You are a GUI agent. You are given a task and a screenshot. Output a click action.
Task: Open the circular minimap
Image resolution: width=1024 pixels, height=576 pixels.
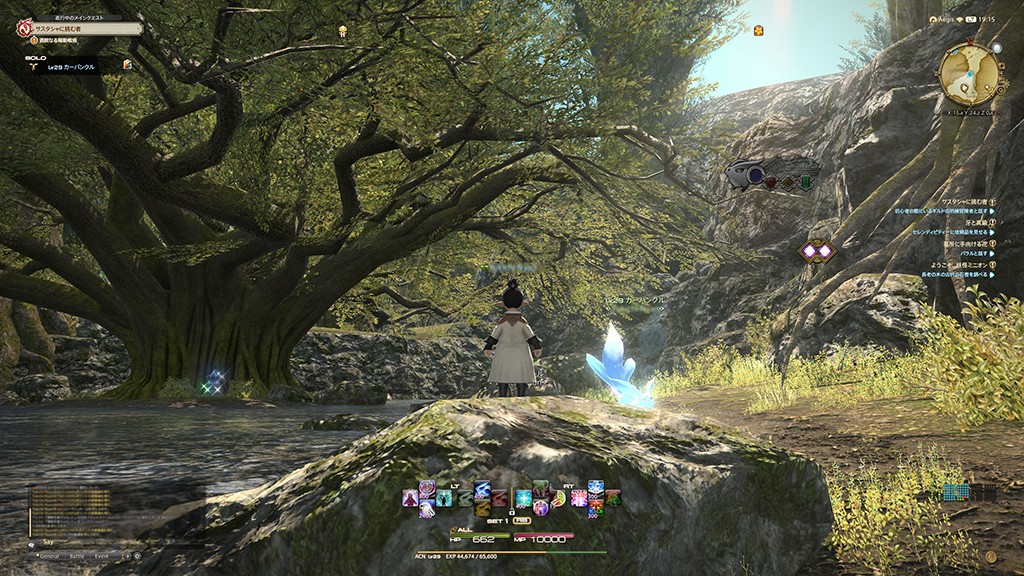point(968,73)
